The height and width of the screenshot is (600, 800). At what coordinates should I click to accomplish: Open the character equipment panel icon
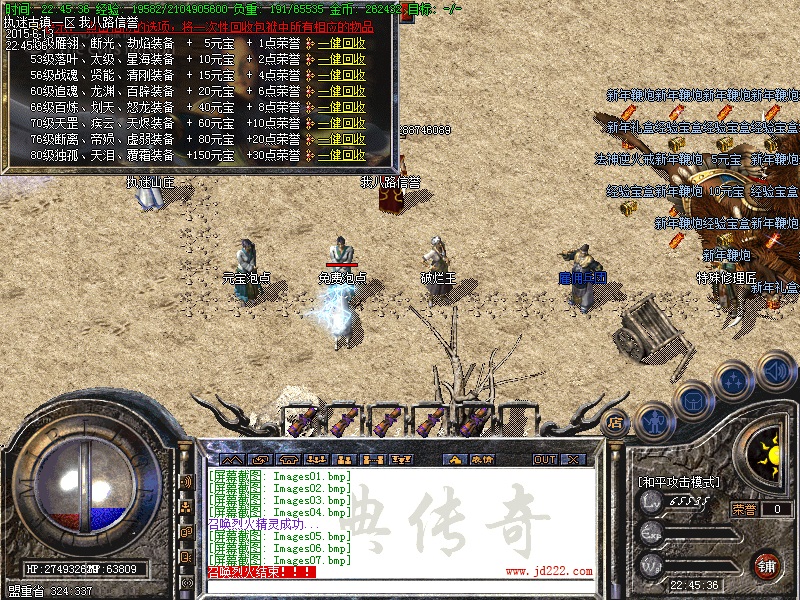tap(654, 422)
